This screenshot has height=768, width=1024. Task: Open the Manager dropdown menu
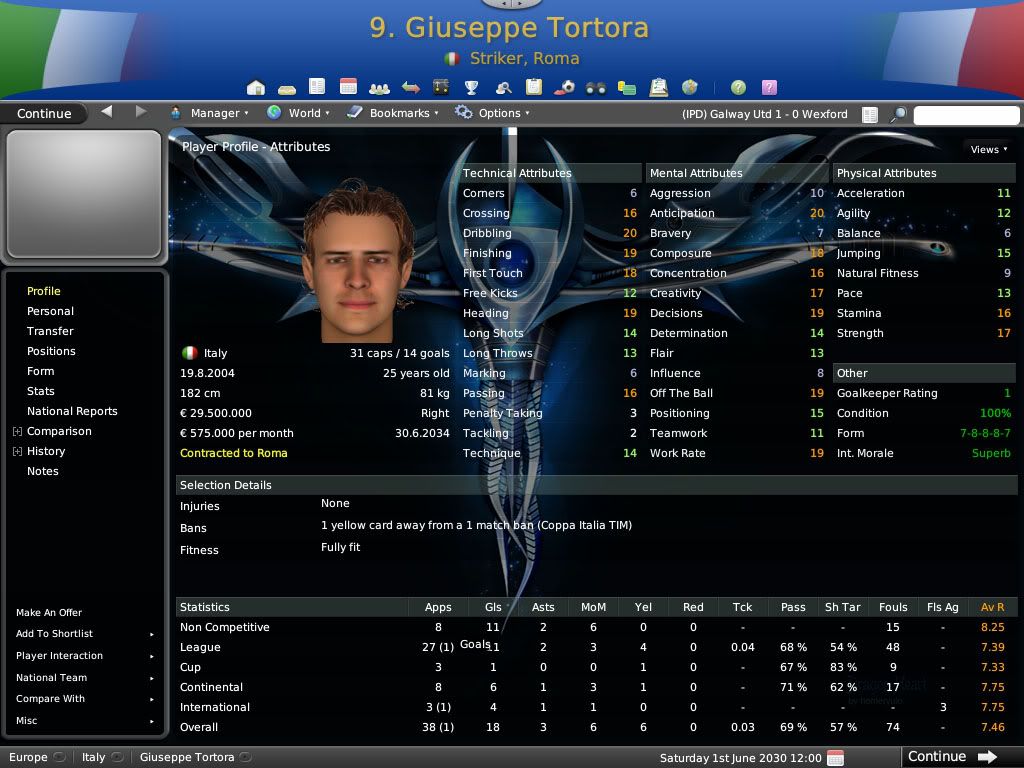pyautogui.click(x=209, y=113)
